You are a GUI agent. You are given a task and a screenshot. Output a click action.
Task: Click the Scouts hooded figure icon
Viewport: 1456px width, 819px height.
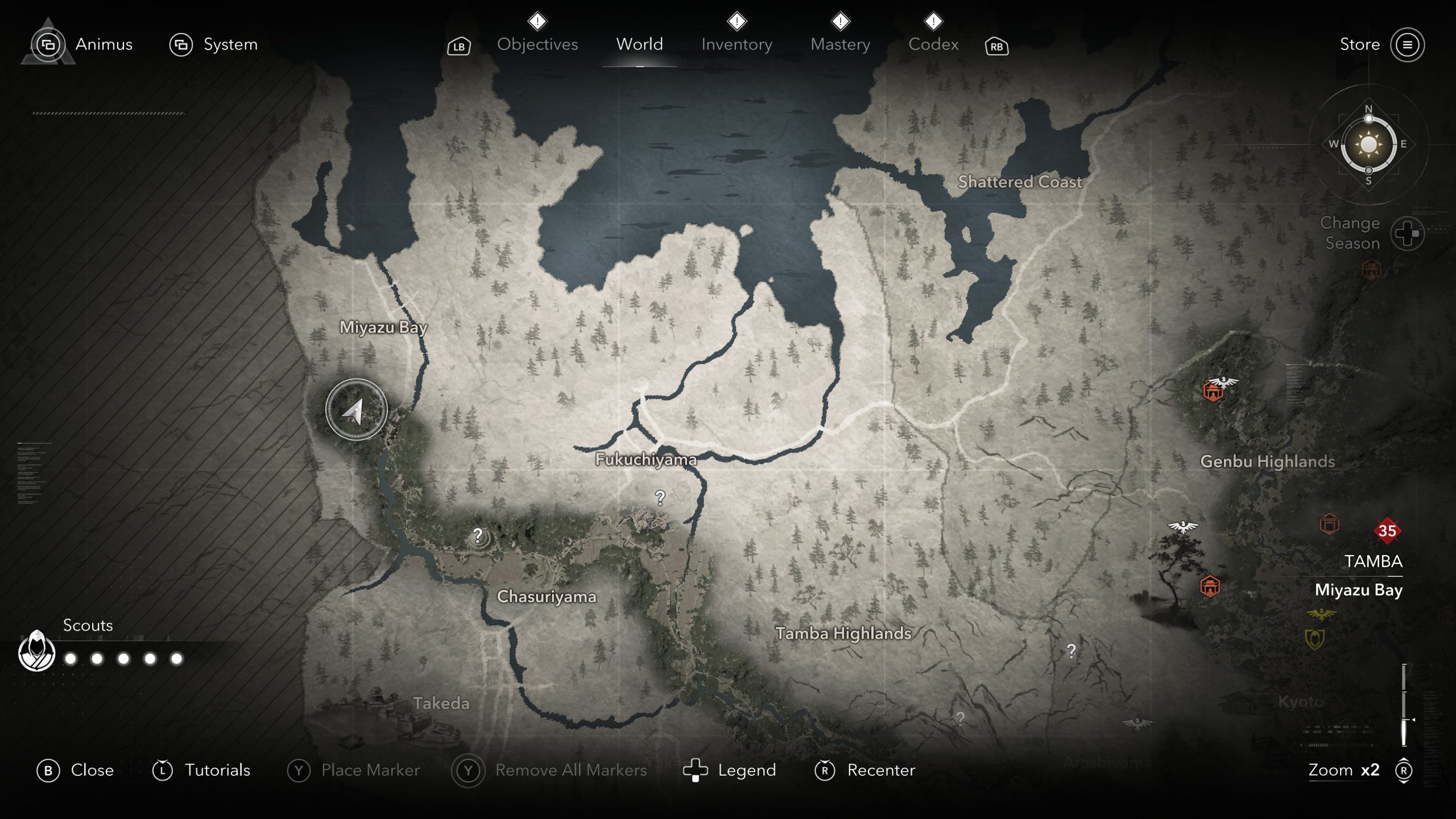[37, 651]
